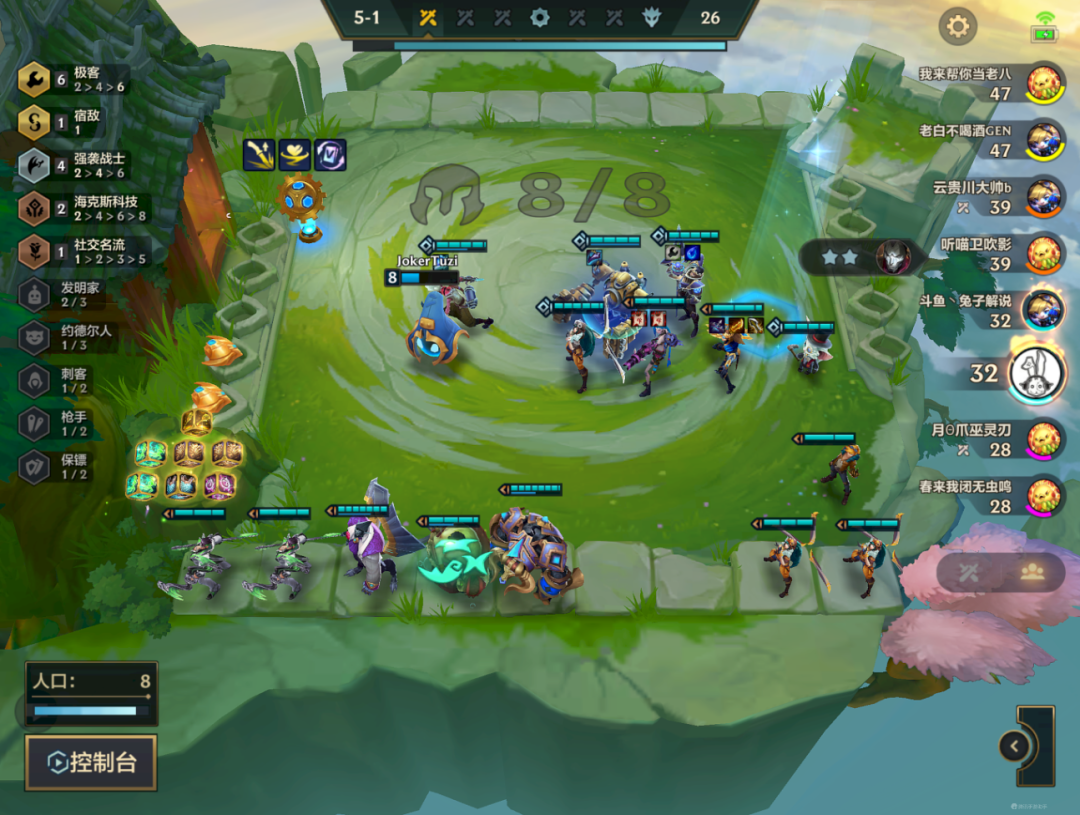Image resolution: width=1080 pixels, height=815 pixels.
Task: Show details for the 宿敌 trait
Action: 70,122
